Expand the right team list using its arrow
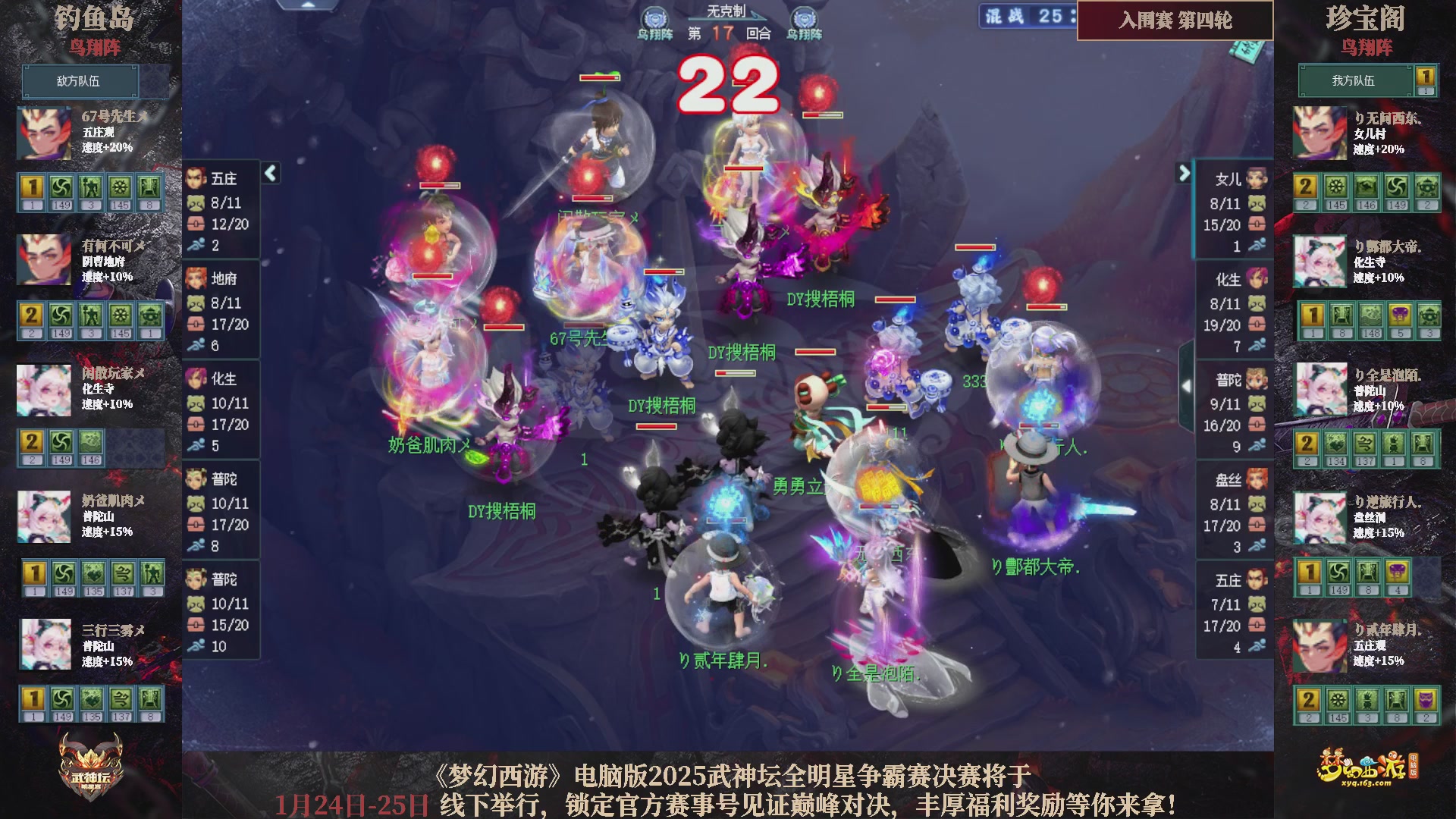 [x=1184, y=173]
